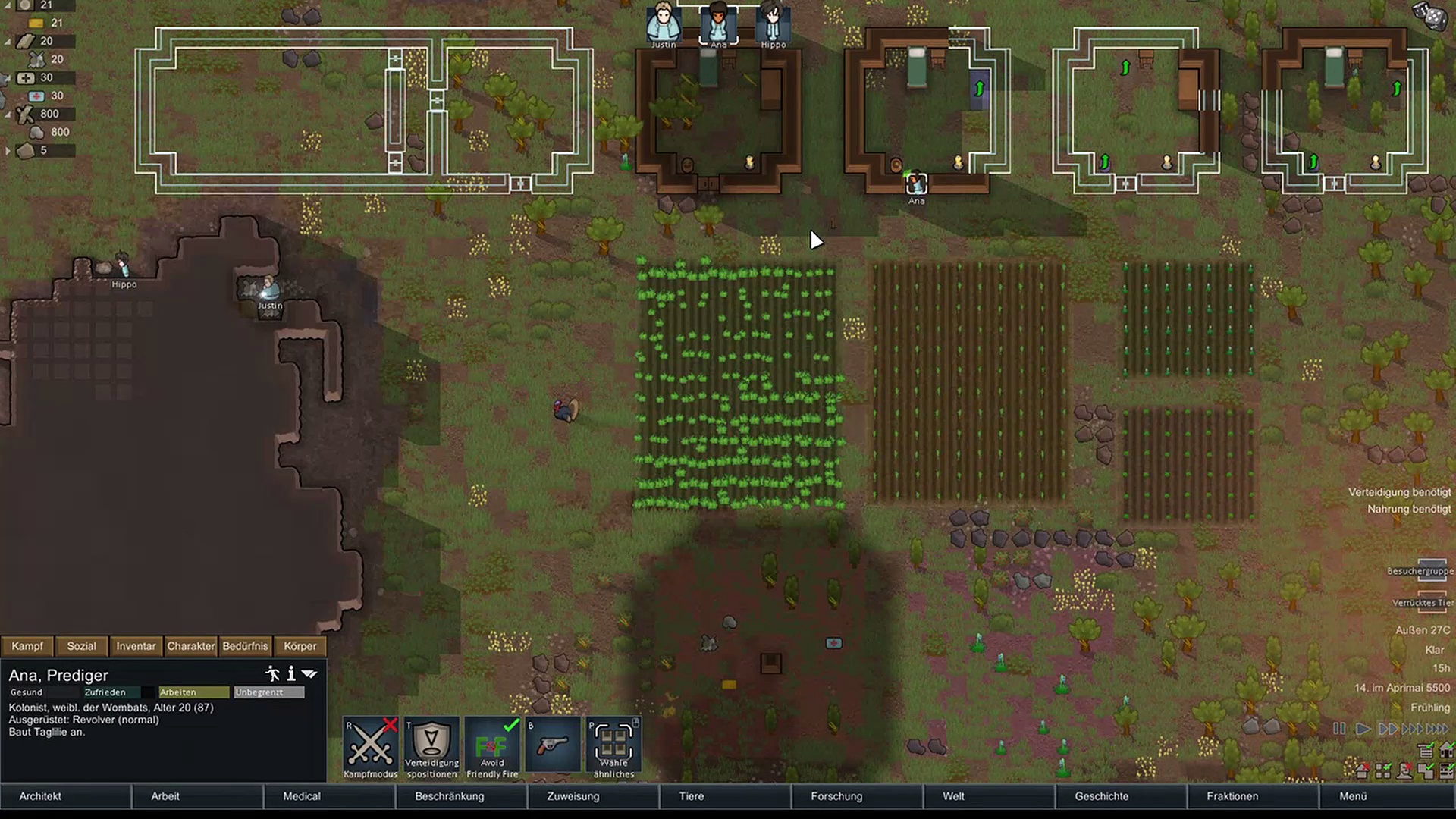This screenshot has width=1456, height=819.
Task: Show the Welt world map
Action: coord(953,796)
